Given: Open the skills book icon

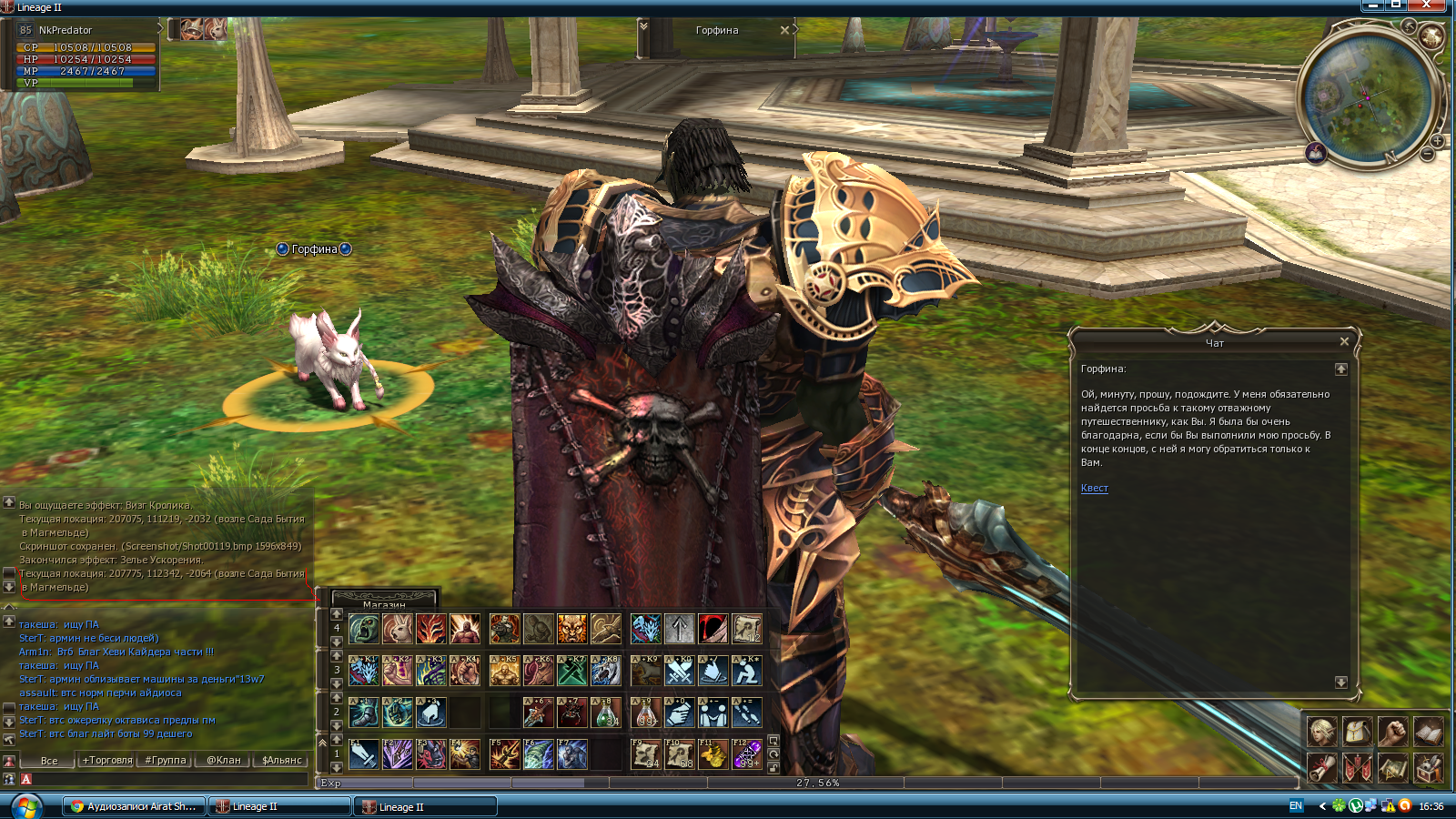Looking at the screenshot, I should [1428, 732].
